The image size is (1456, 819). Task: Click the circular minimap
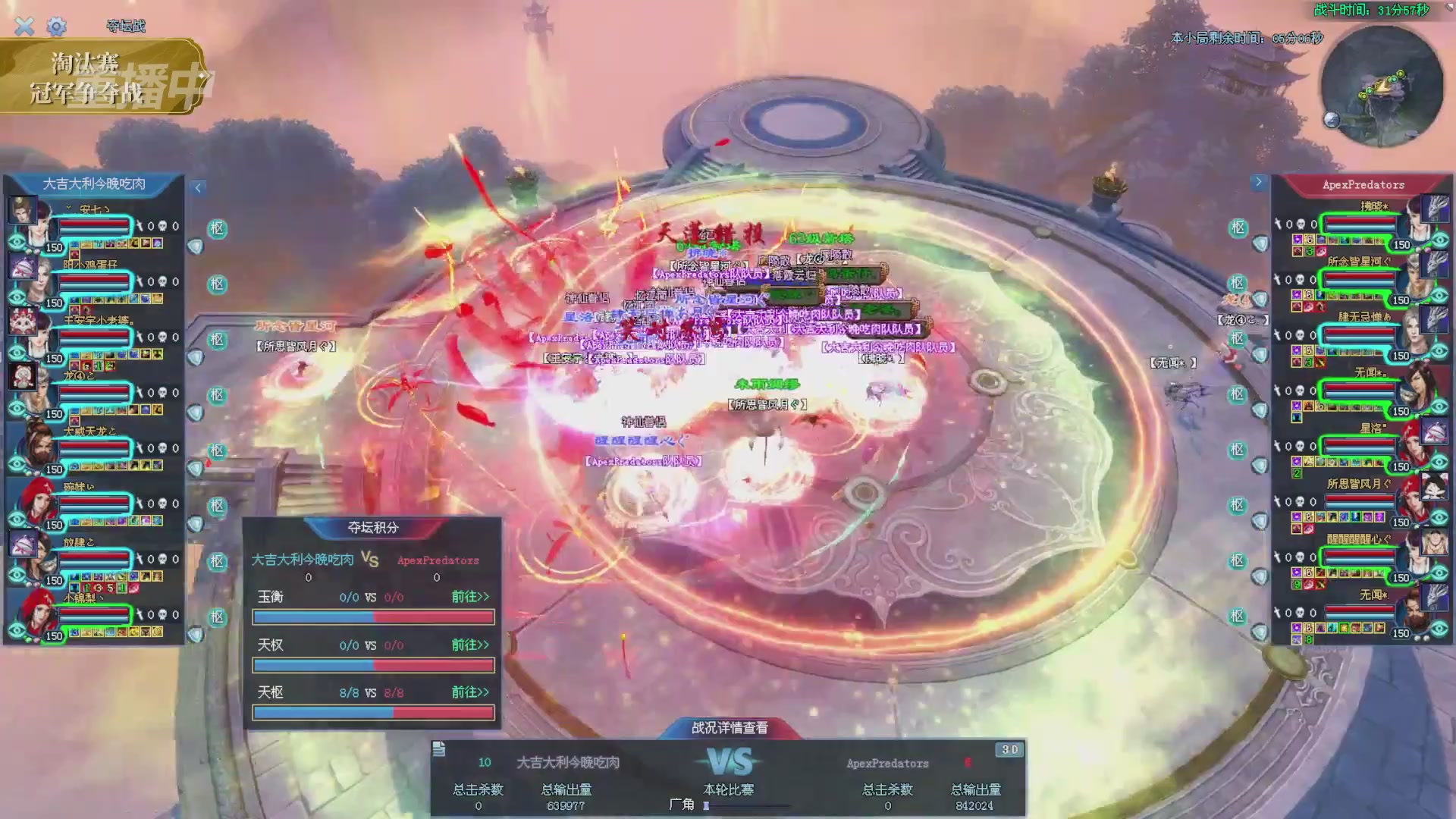tap(1381, 86)
